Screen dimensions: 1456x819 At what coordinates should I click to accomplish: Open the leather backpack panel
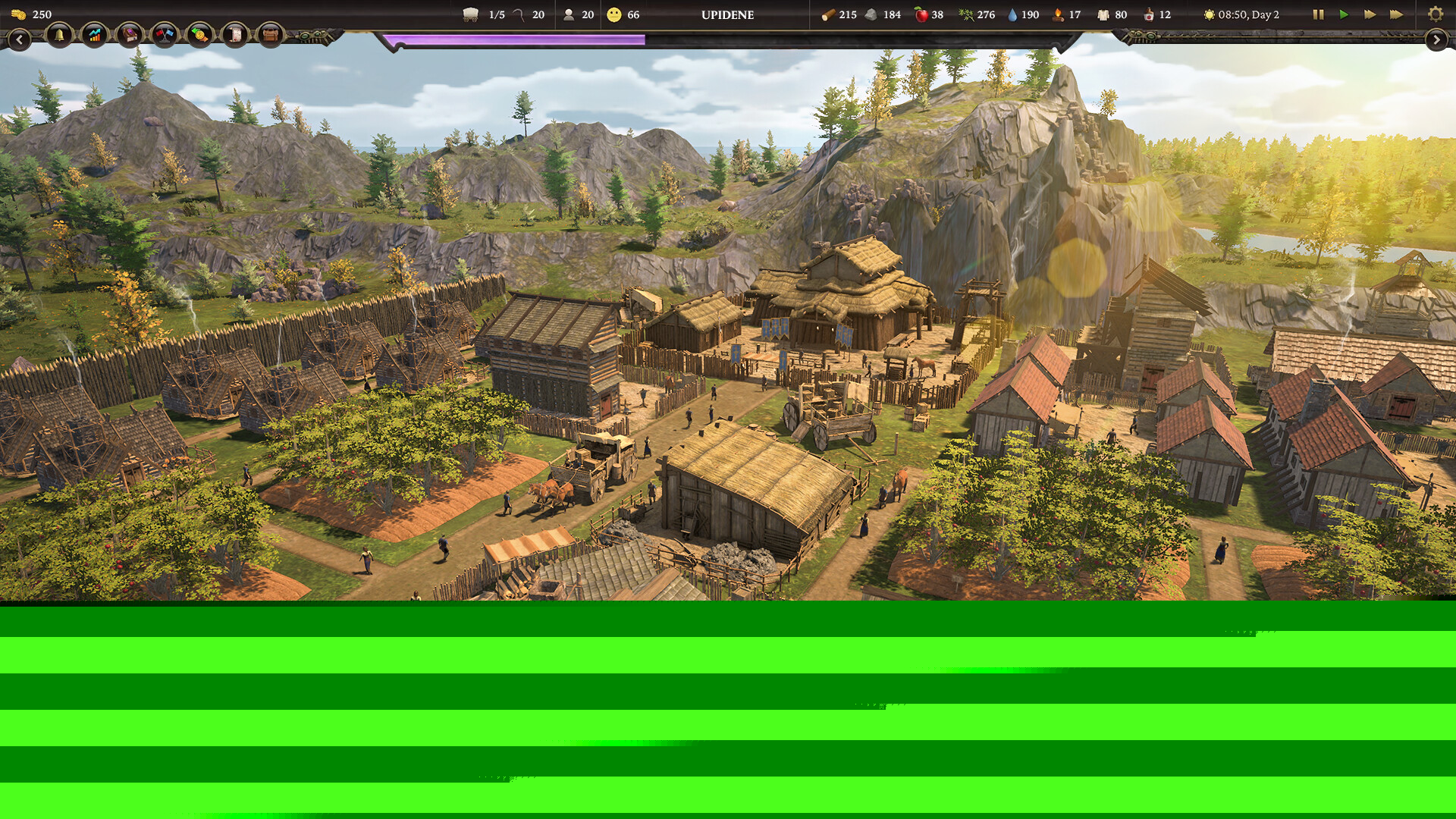click(270, 35)
